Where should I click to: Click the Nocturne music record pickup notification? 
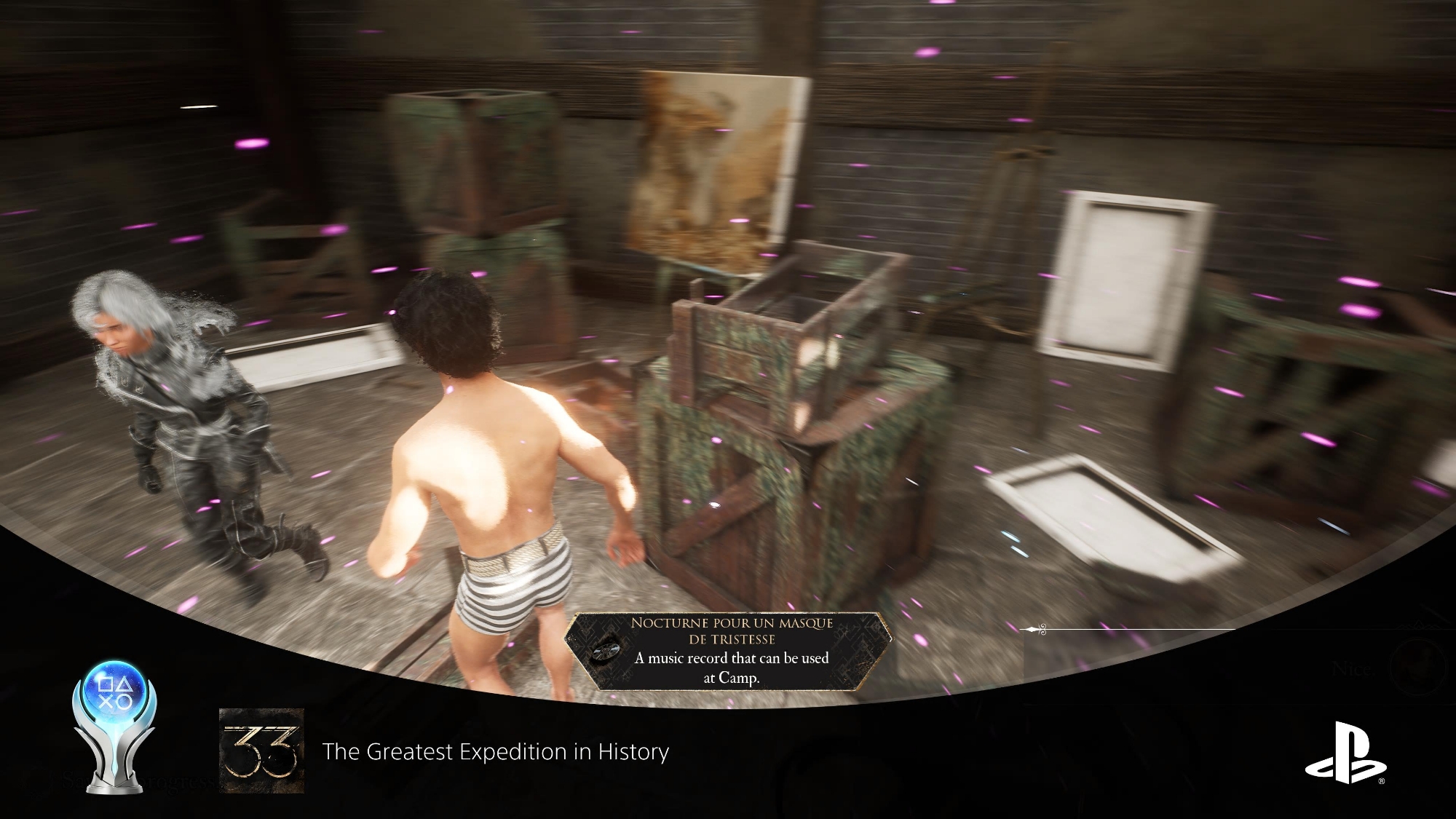coord(730,650)
